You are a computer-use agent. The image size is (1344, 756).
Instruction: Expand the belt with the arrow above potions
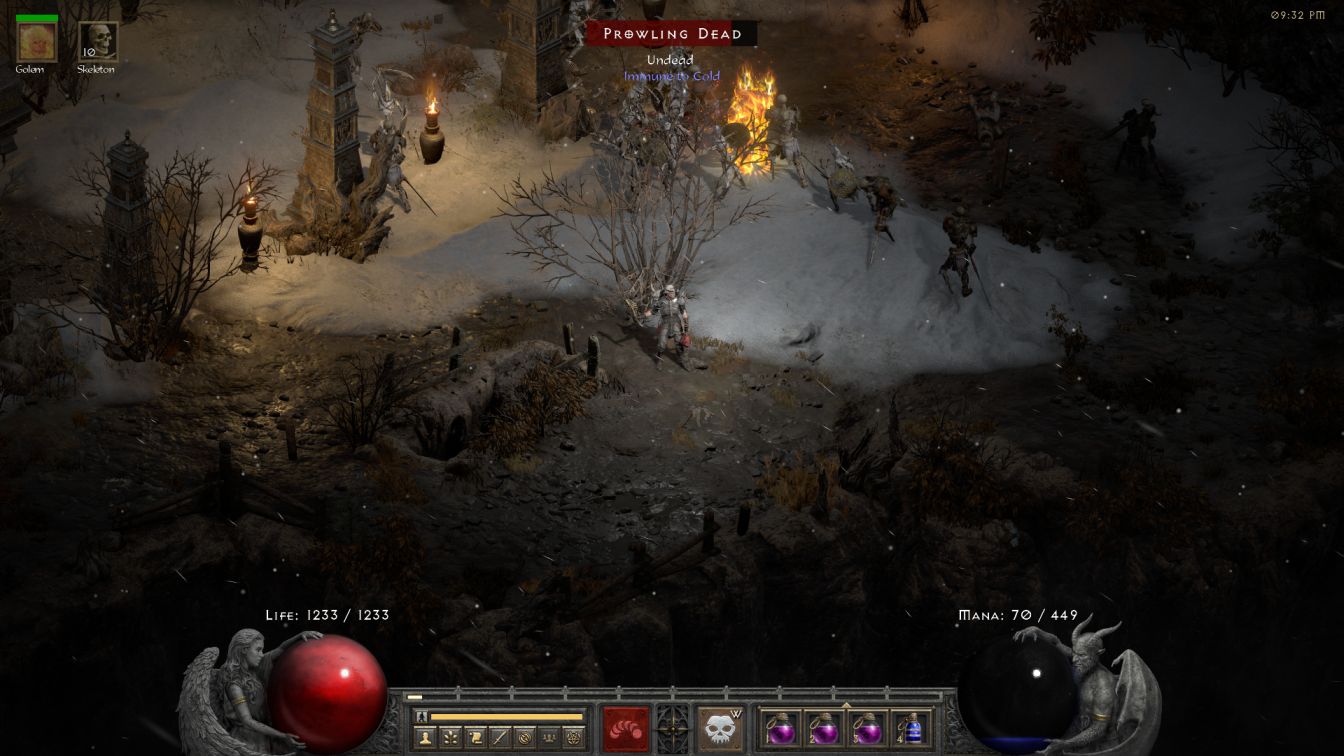(x=846, y=704)
